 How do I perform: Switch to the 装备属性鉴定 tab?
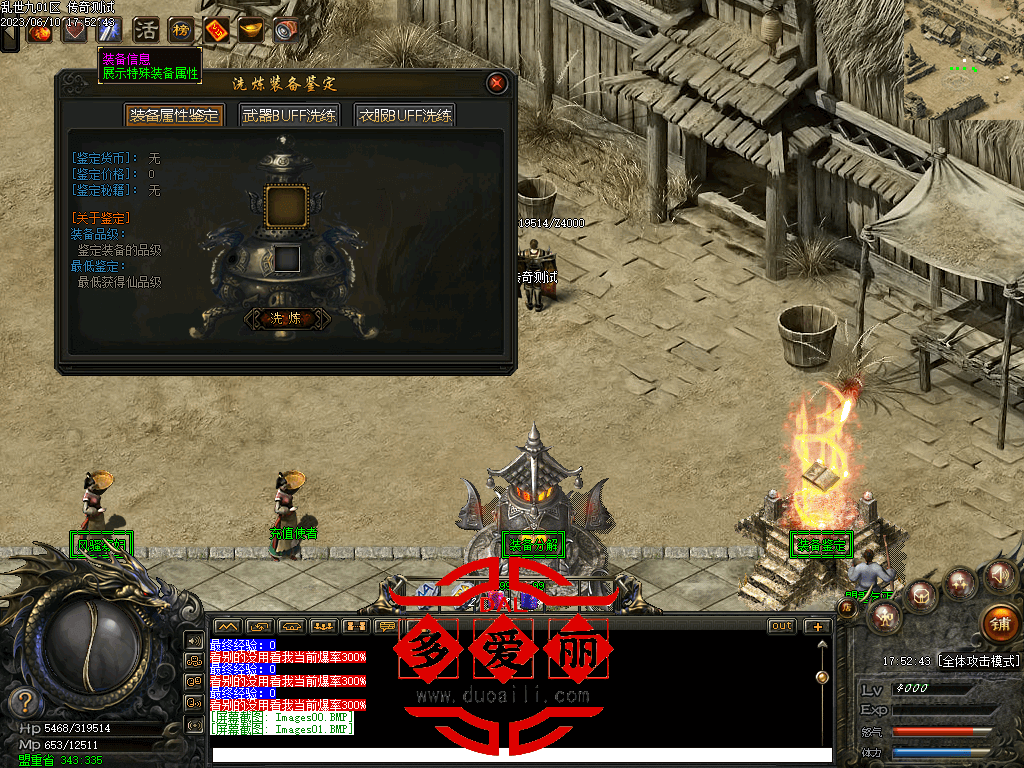(174, 115)
